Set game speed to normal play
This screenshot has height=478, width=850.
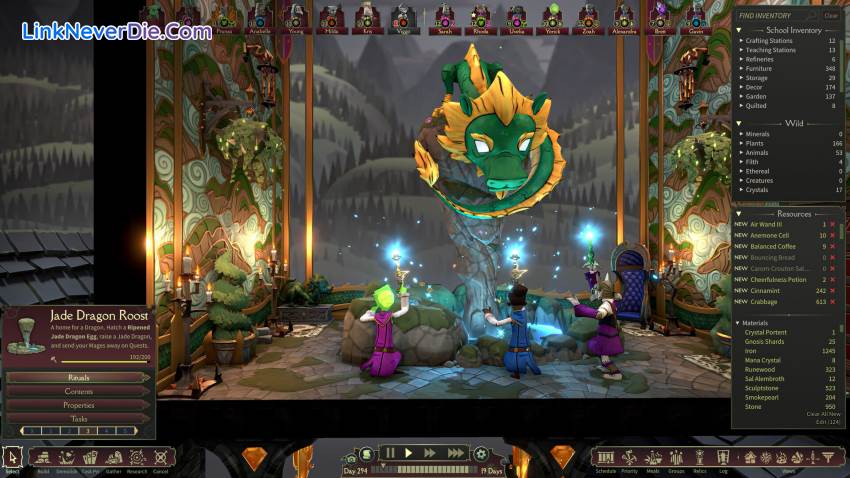click(408, 453)
